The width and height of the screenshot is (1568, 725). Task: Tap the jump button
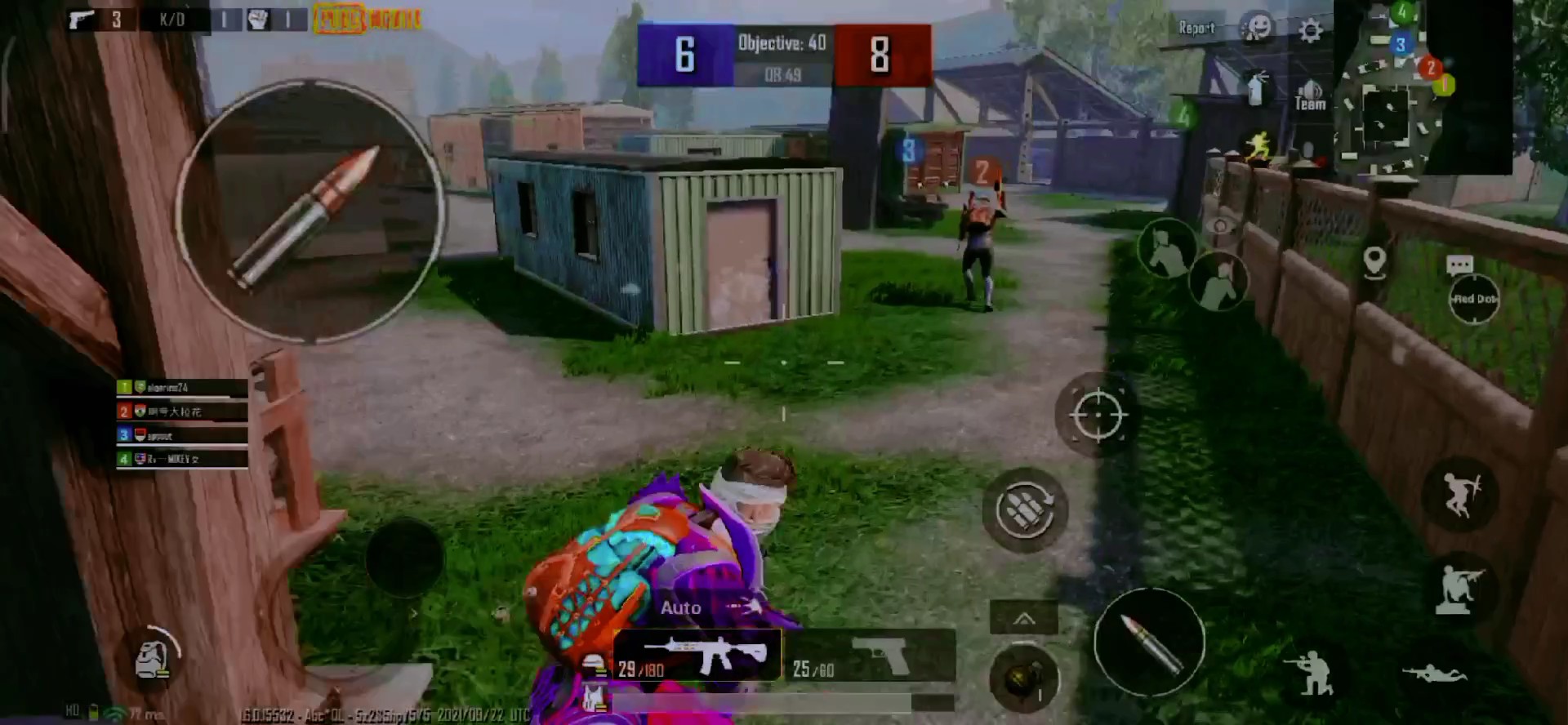[1460, 495]
